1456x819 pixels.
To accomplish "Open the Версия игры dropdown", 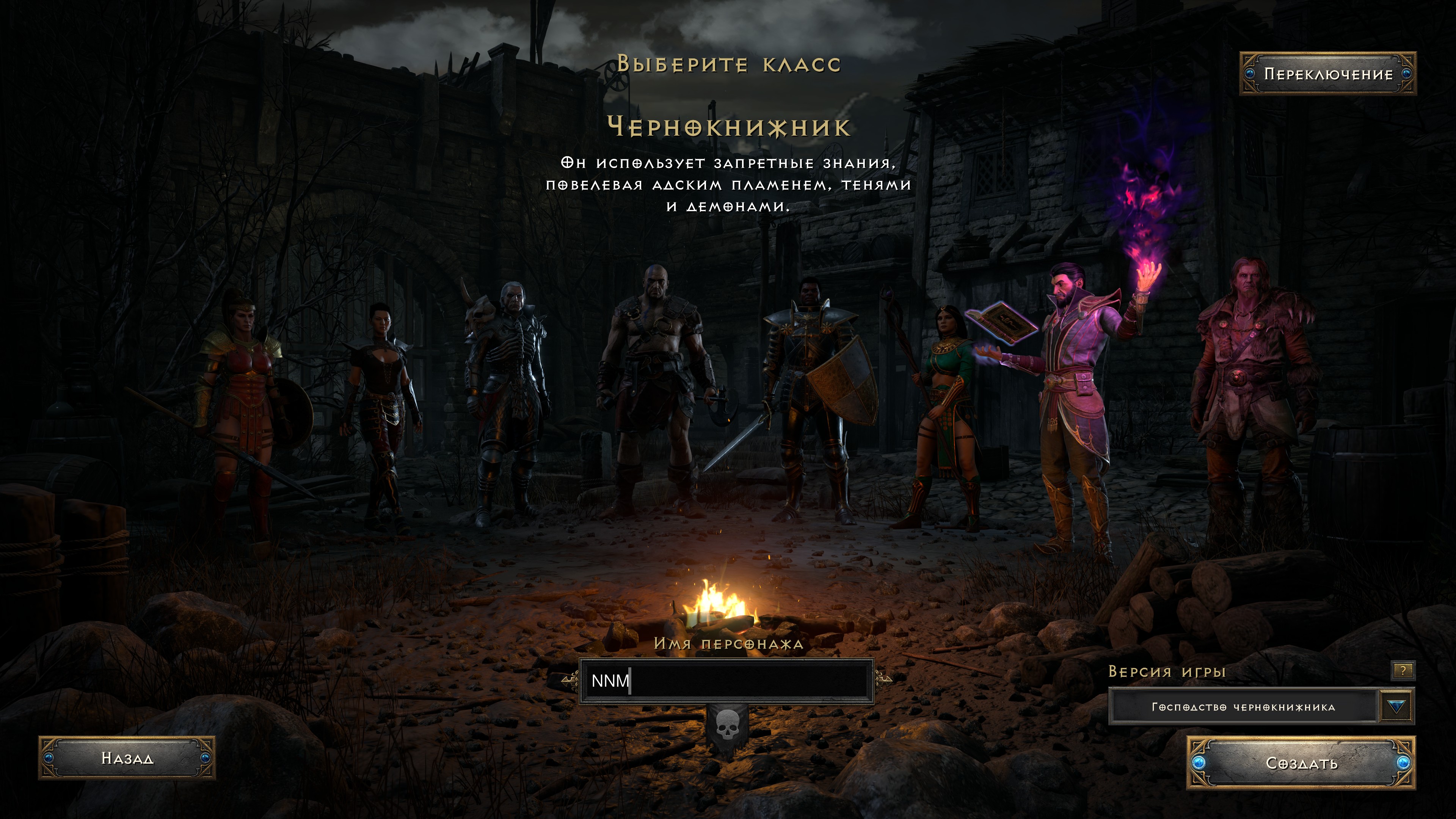I will 1396,706.
